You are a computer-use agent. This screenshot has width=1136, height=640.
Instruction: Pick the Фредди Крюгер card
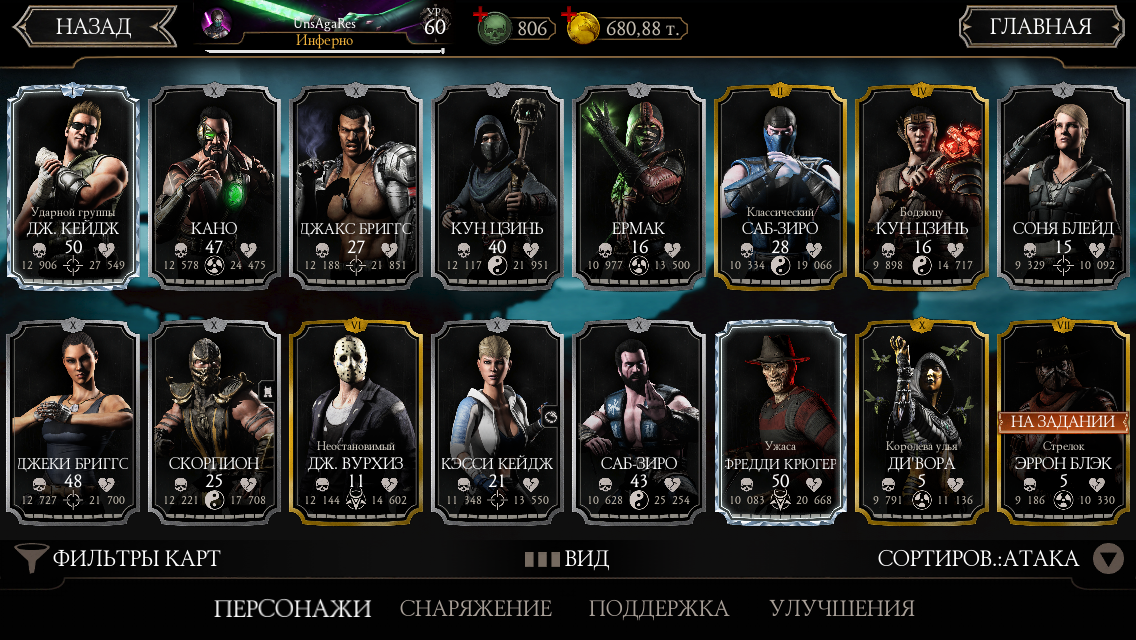click(782, 422)
